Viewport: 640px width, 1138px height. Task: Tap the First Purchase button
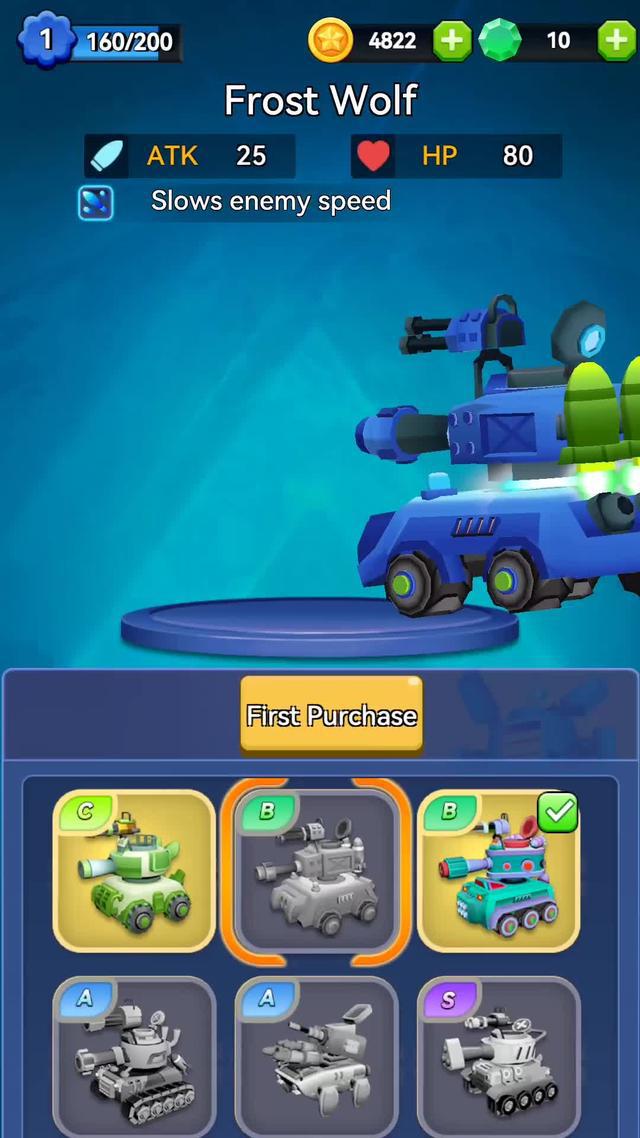(331, 714)
